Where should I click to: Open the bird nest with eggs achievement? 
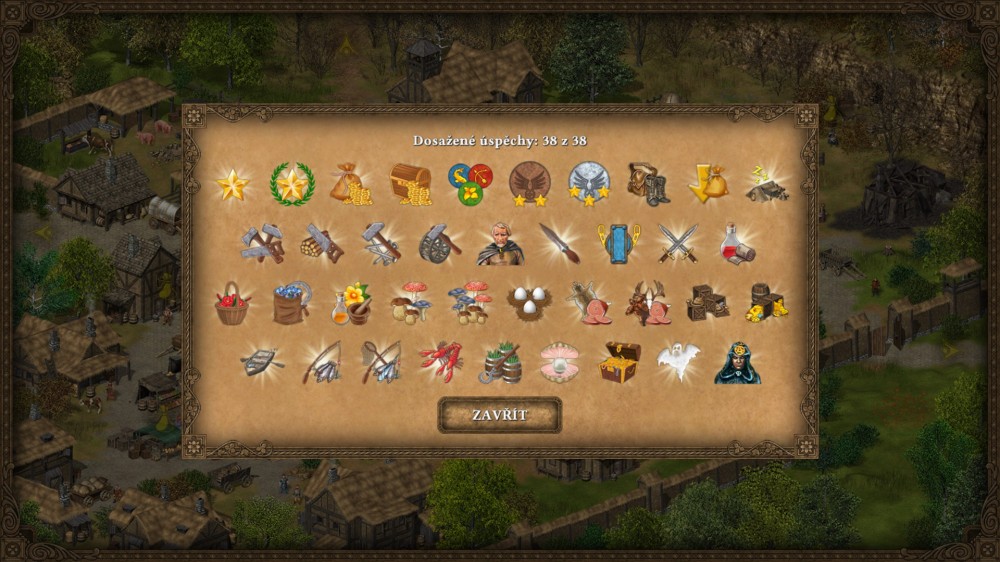529,303
